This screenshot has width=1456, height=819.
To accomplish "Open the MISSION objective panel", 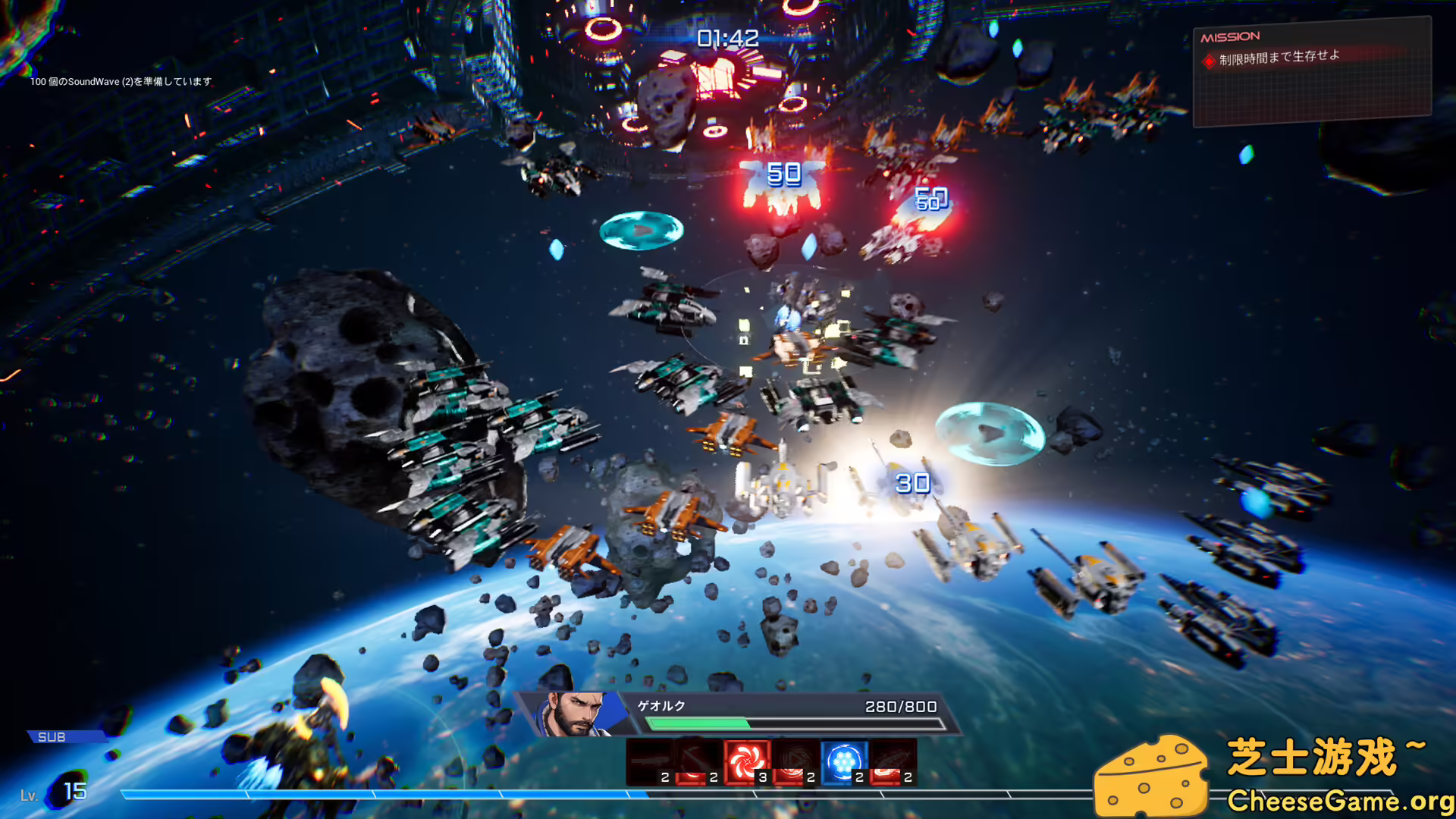I will [1312, 72].
